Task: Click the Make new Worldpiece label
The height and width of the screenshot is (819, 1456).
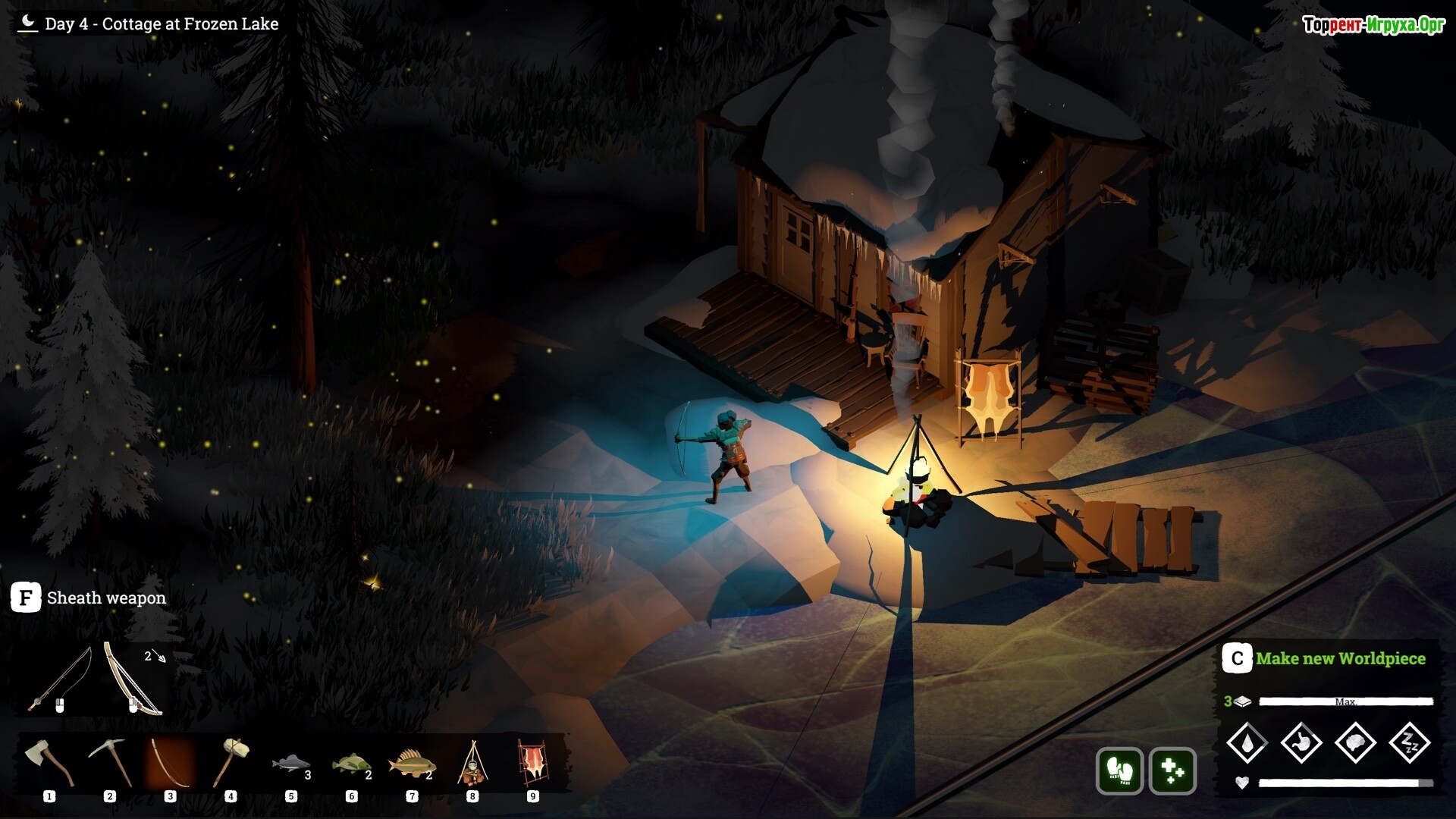Action: pos(1340,658)
